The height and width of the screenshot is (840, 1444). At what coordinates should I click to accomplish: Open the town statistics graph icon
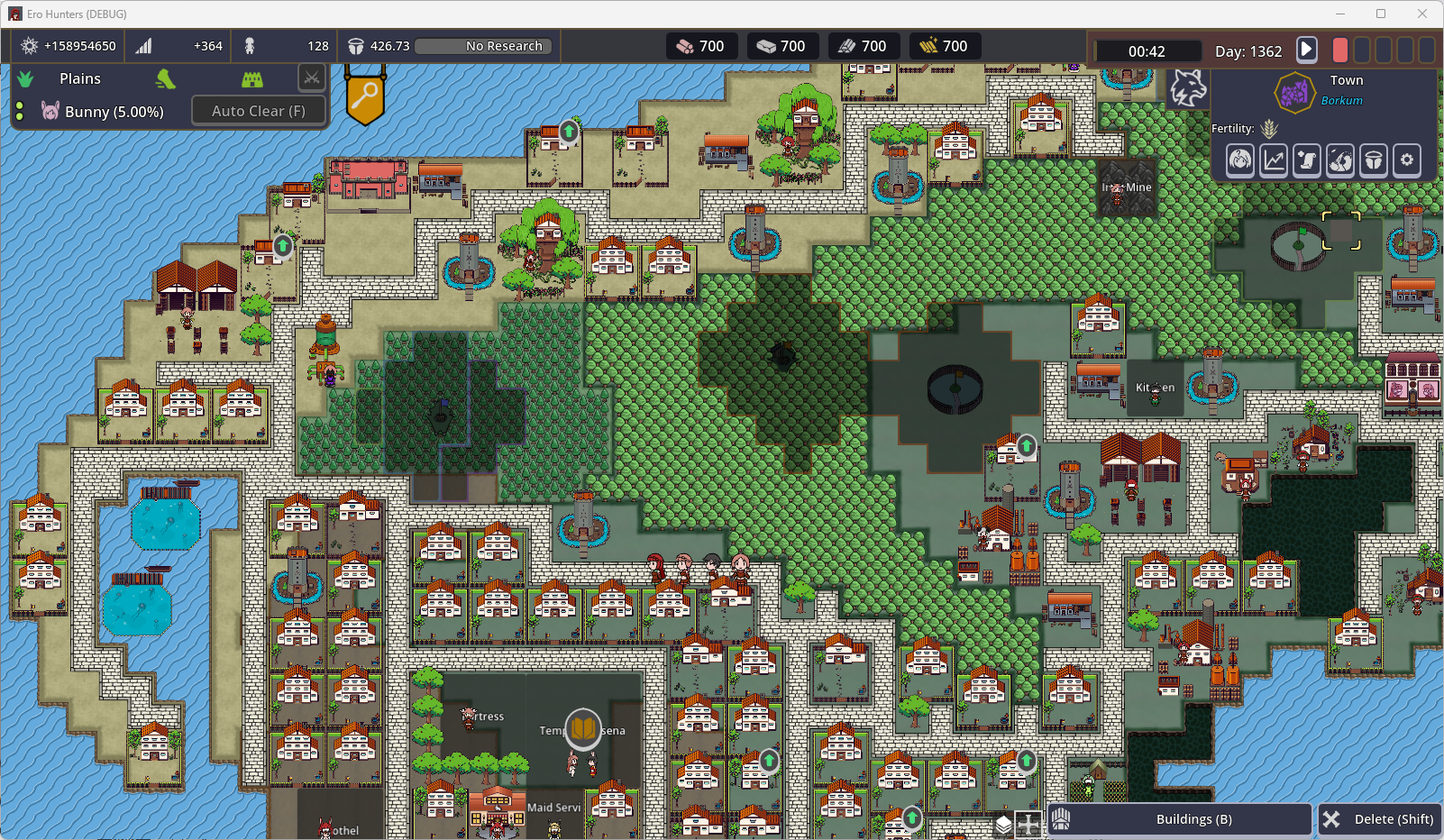coord(1273,160)
